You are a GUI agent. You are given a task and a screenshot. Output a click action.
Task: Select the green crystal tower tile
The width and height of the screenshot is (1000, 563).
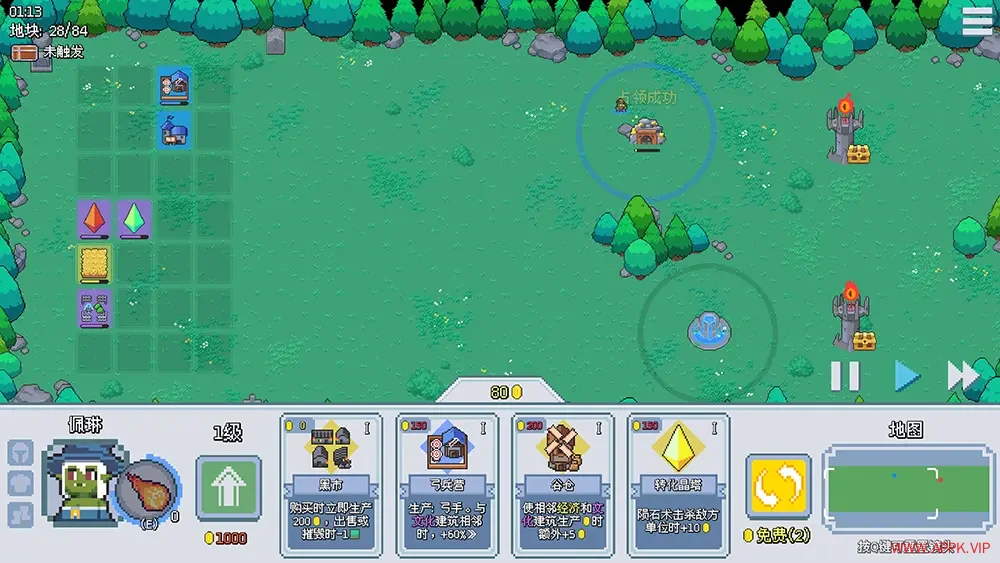tap(134, 218)
